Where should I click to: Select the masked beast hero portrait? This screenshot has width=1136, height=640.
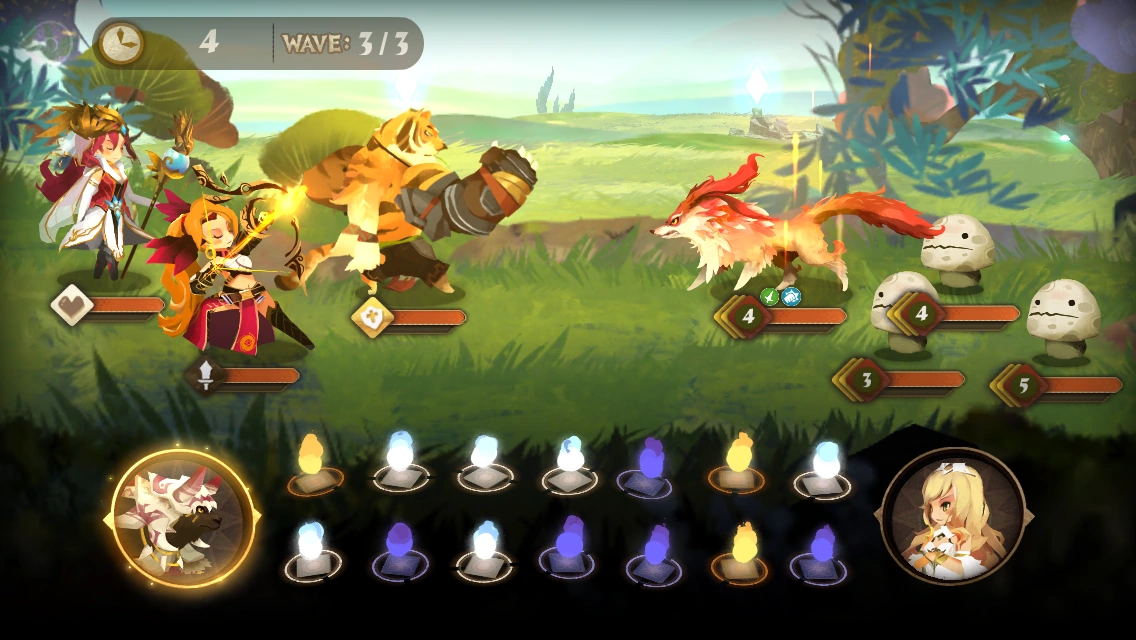tap(182, 519)
